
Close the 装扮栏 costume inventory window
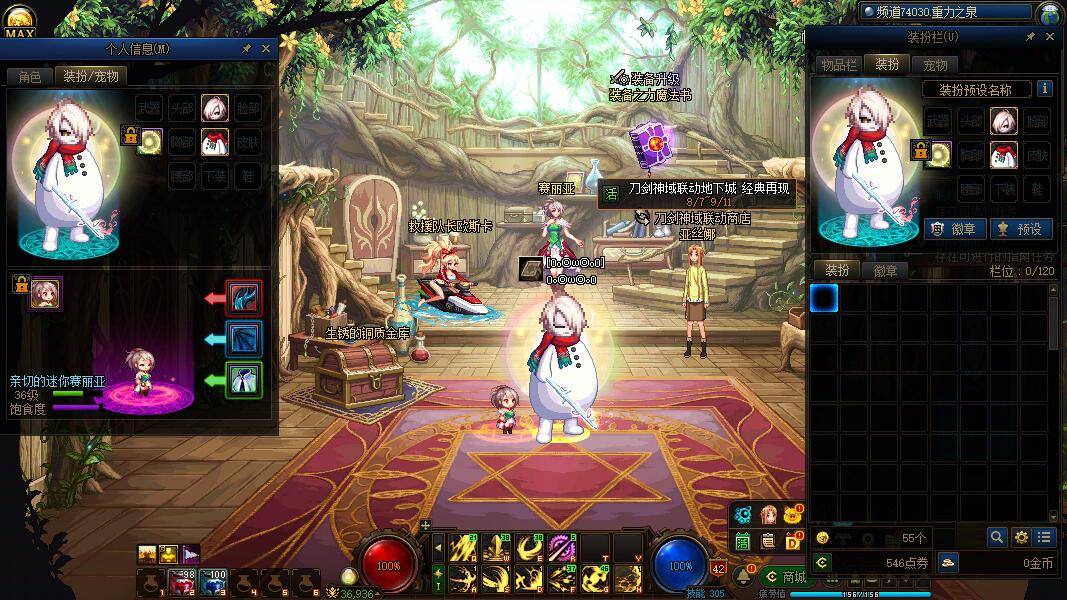click(1049, 37)
